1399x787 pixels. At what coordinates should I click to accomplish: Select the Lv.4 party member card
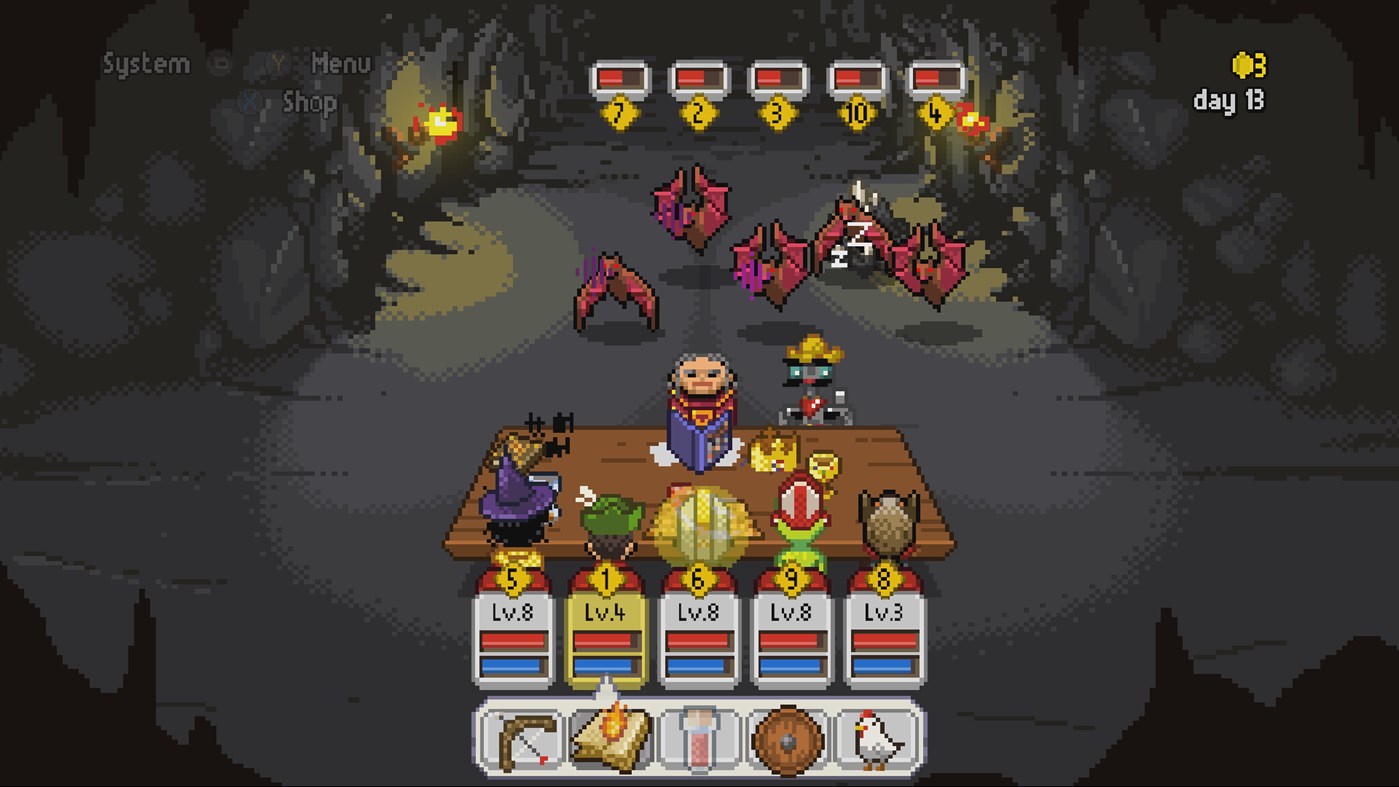pyautogui.click(x=606, y=630)
